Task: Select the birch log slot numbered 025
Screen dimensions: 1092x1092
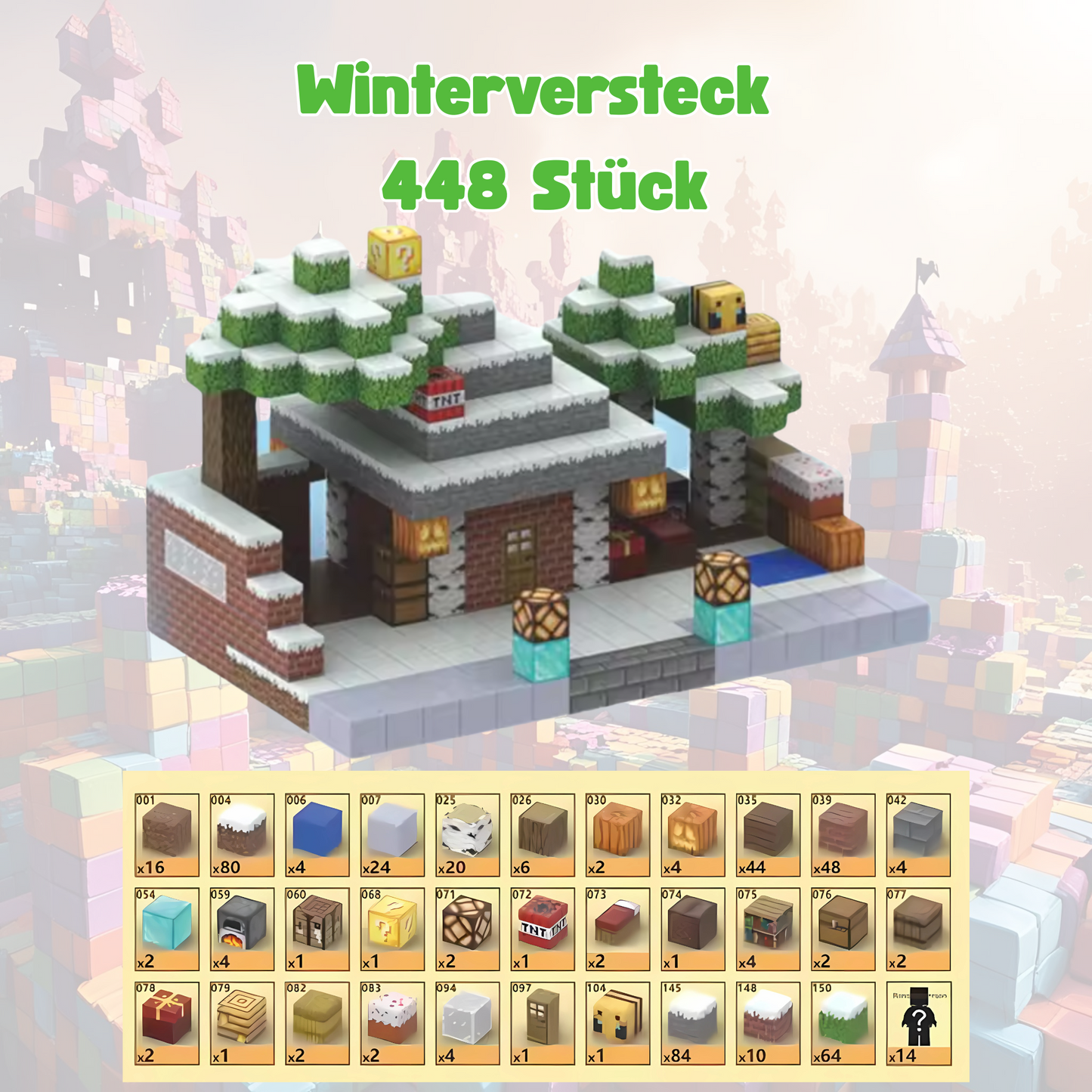Action: tap(467, 834)
